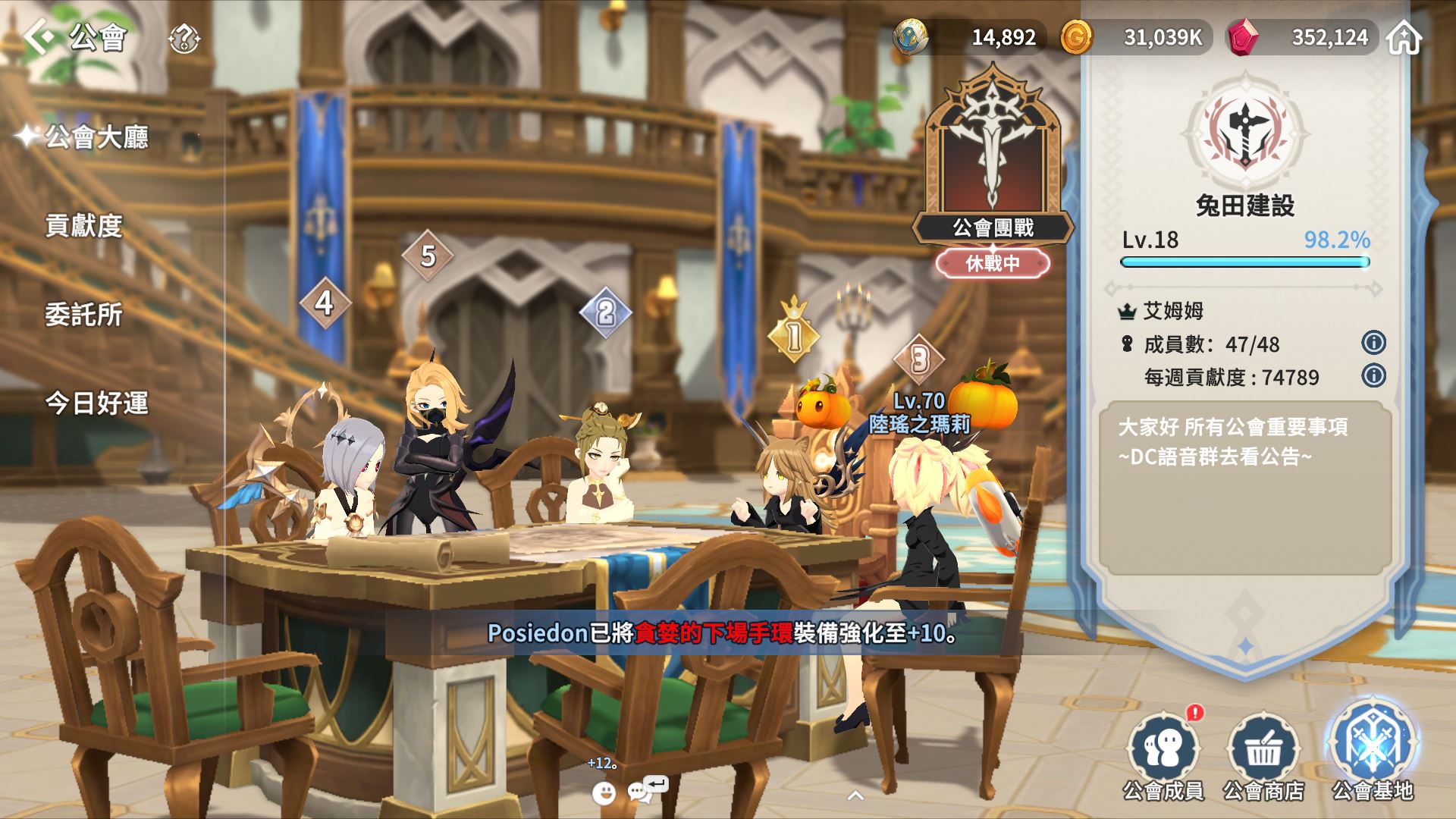This screenshot has height=819, width=1456.
Task: Open the 委託所 commission office tab
Action: tap(84, 315)
